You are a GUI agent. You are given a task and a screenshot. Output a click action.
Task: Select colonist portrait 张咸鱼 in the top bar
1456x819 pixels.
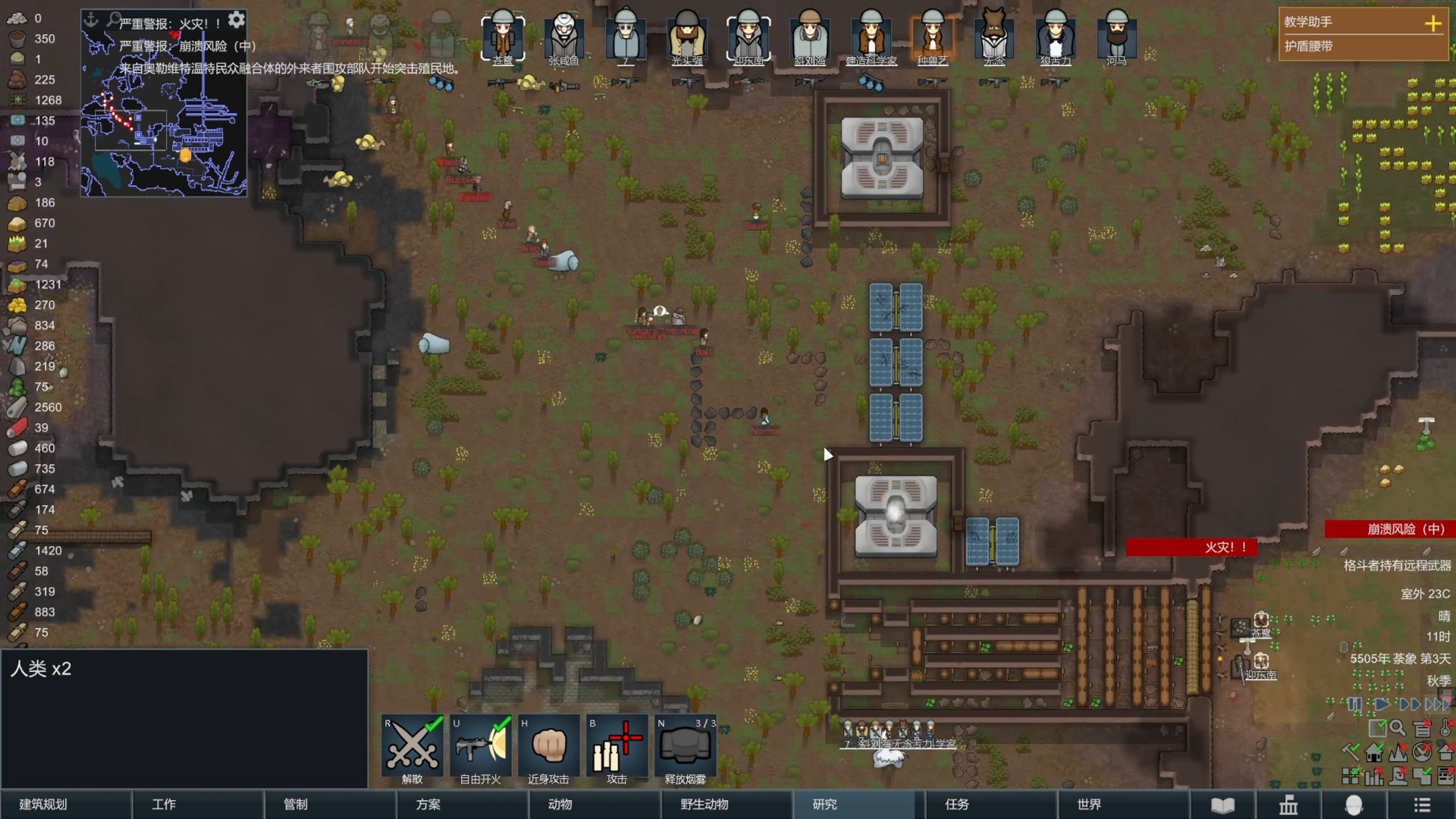click(563, 36)
